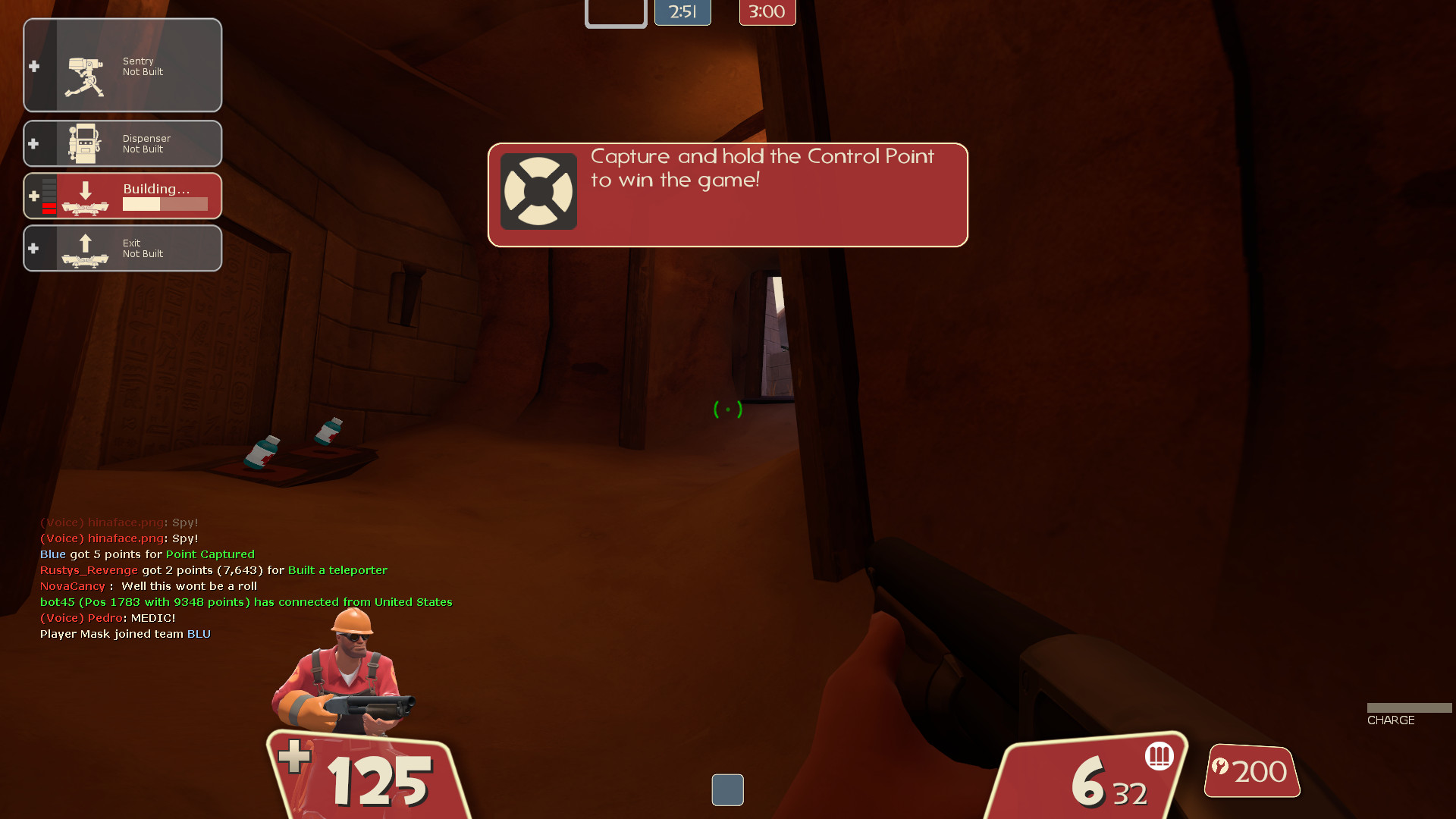This screenshot has height=819, width=1456.
Task: Click Rustys_Revenge teleporter points message
Action: 213,570
